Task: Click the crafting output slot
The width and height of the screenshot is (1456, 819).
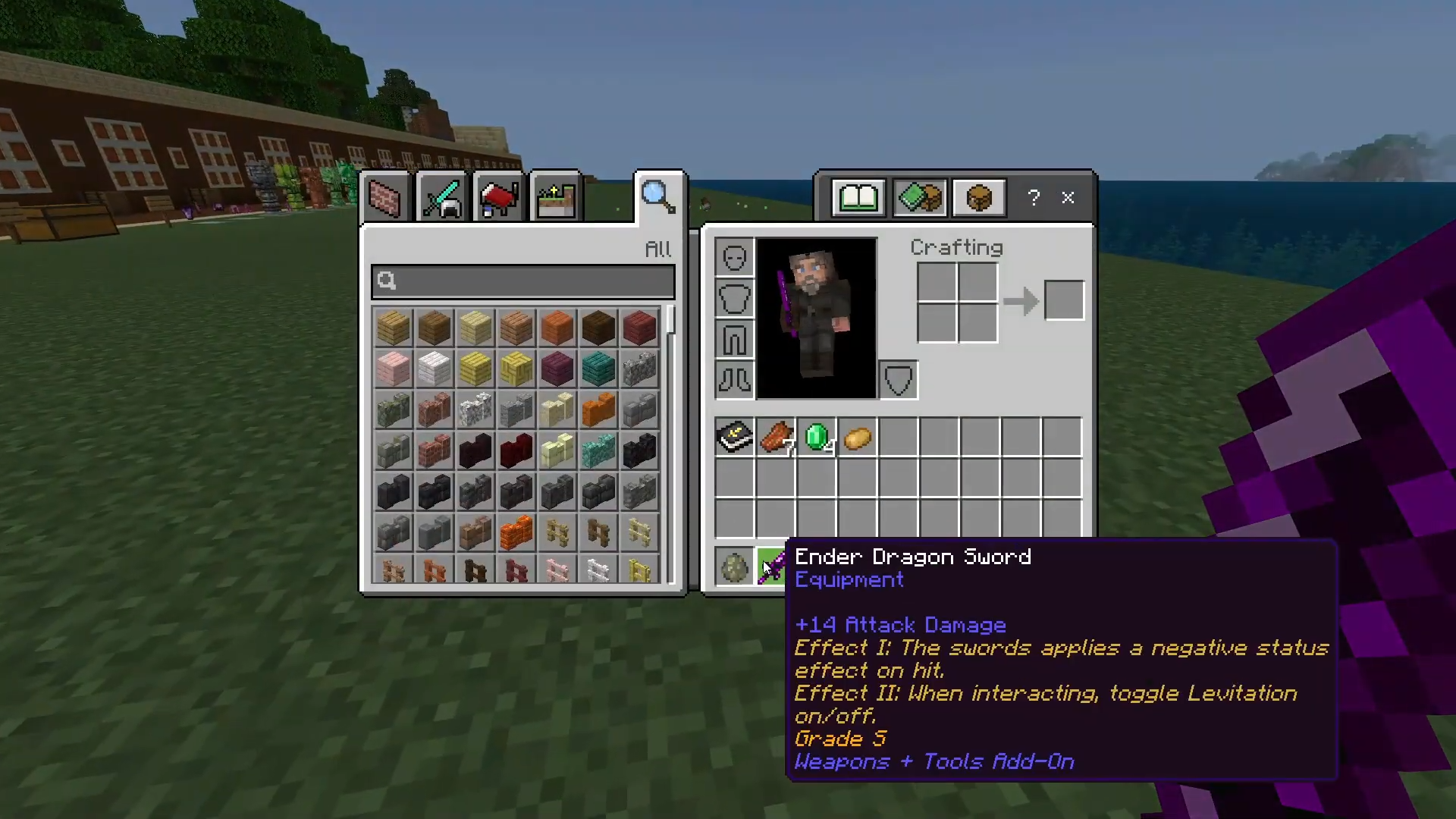Action: [1064, 300]
